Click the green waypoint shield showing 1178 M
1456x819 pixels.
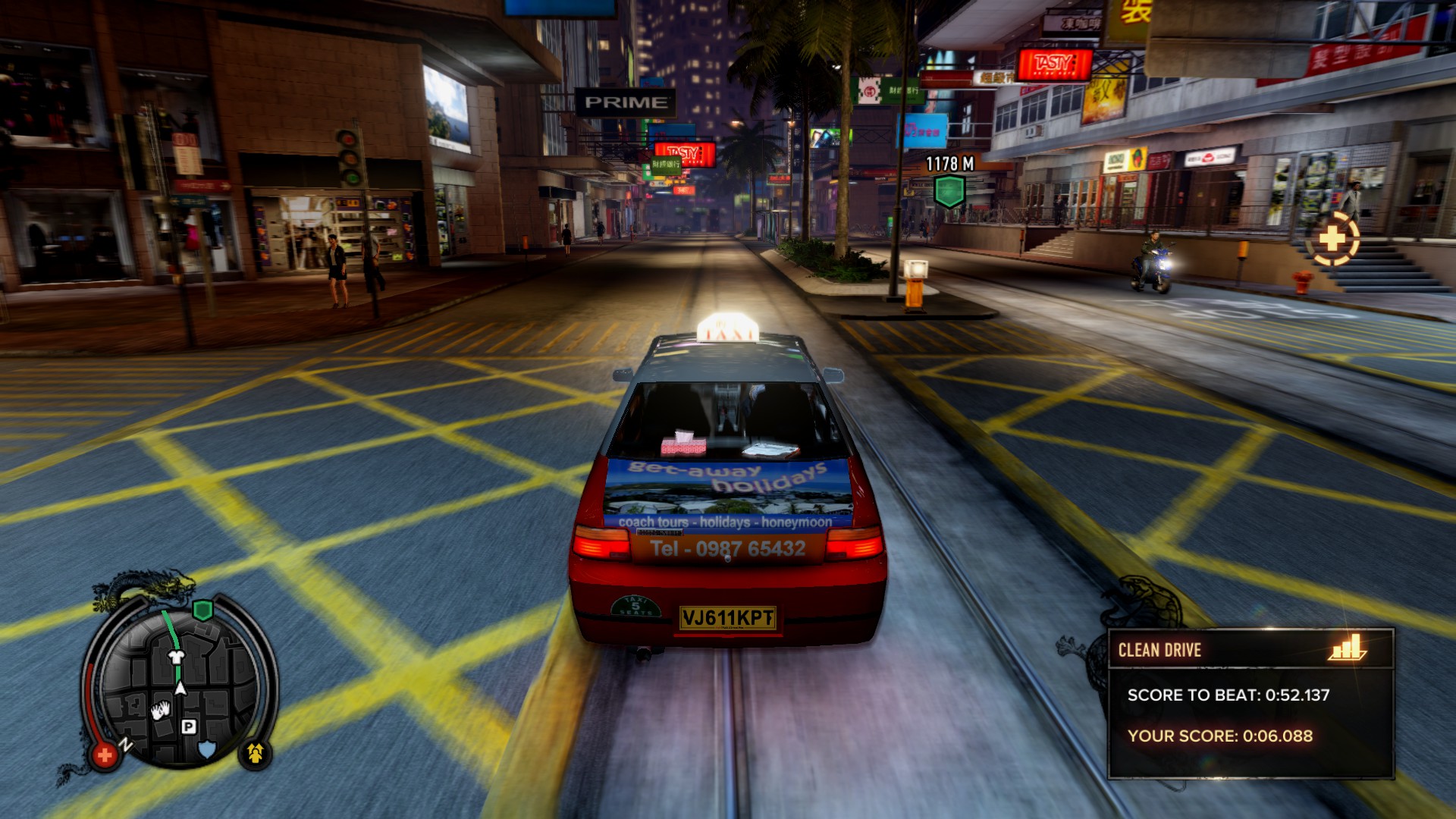coord(949,190)
